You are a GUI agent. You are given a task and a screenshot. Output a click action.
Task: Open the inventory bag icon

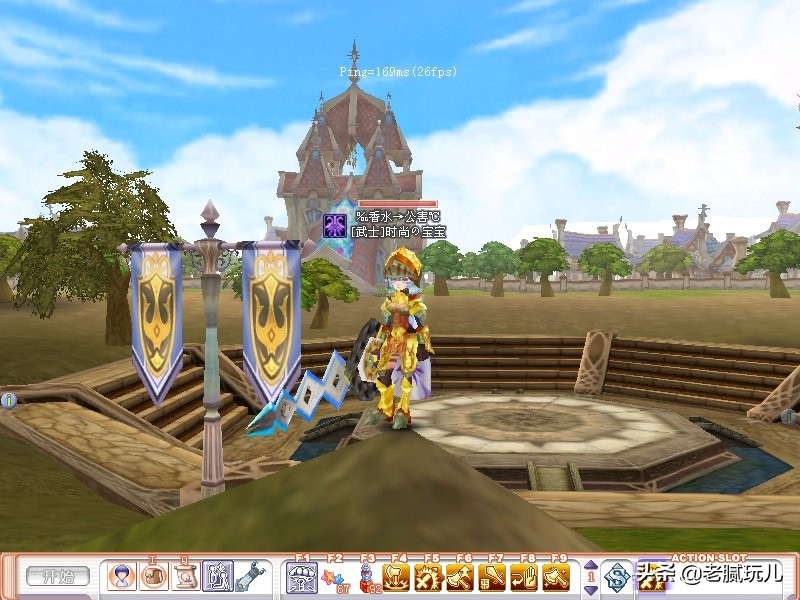pos(154,577)
